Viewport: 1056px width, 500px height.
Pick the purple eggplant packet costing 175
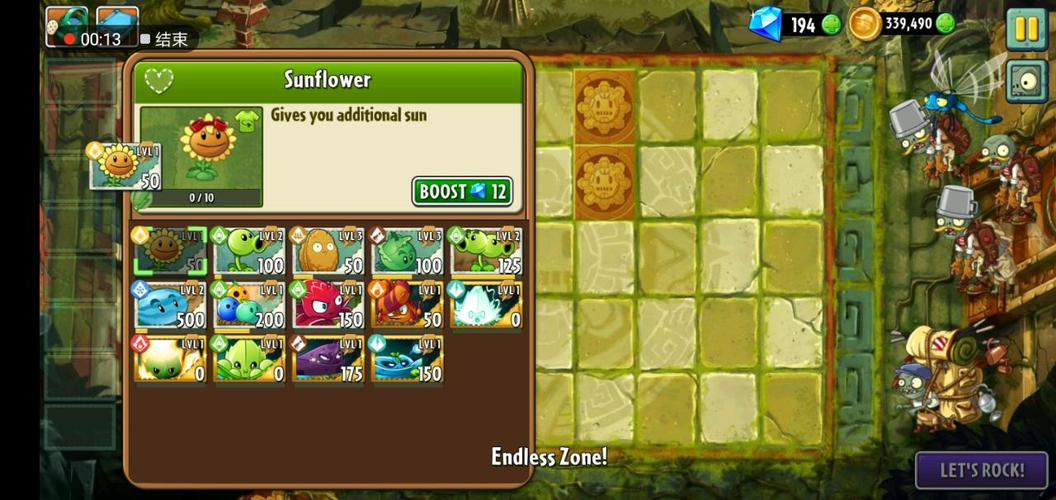click(329, 360)
